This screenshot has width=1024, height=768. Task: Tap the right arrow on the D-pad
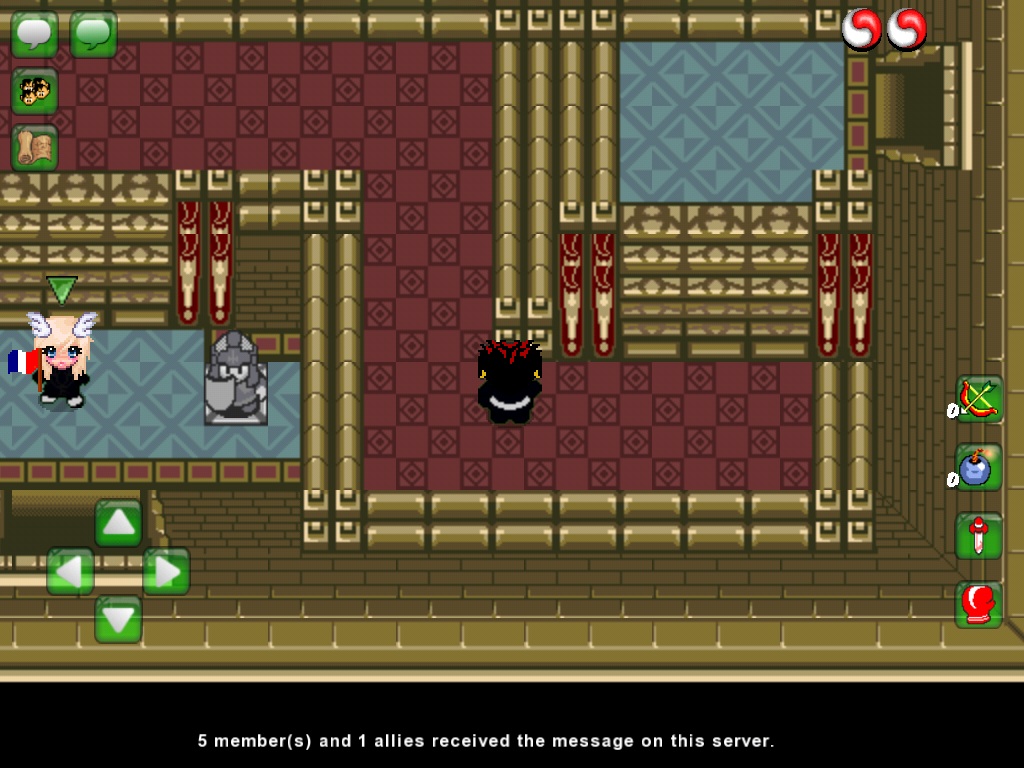tap(166, 571)
